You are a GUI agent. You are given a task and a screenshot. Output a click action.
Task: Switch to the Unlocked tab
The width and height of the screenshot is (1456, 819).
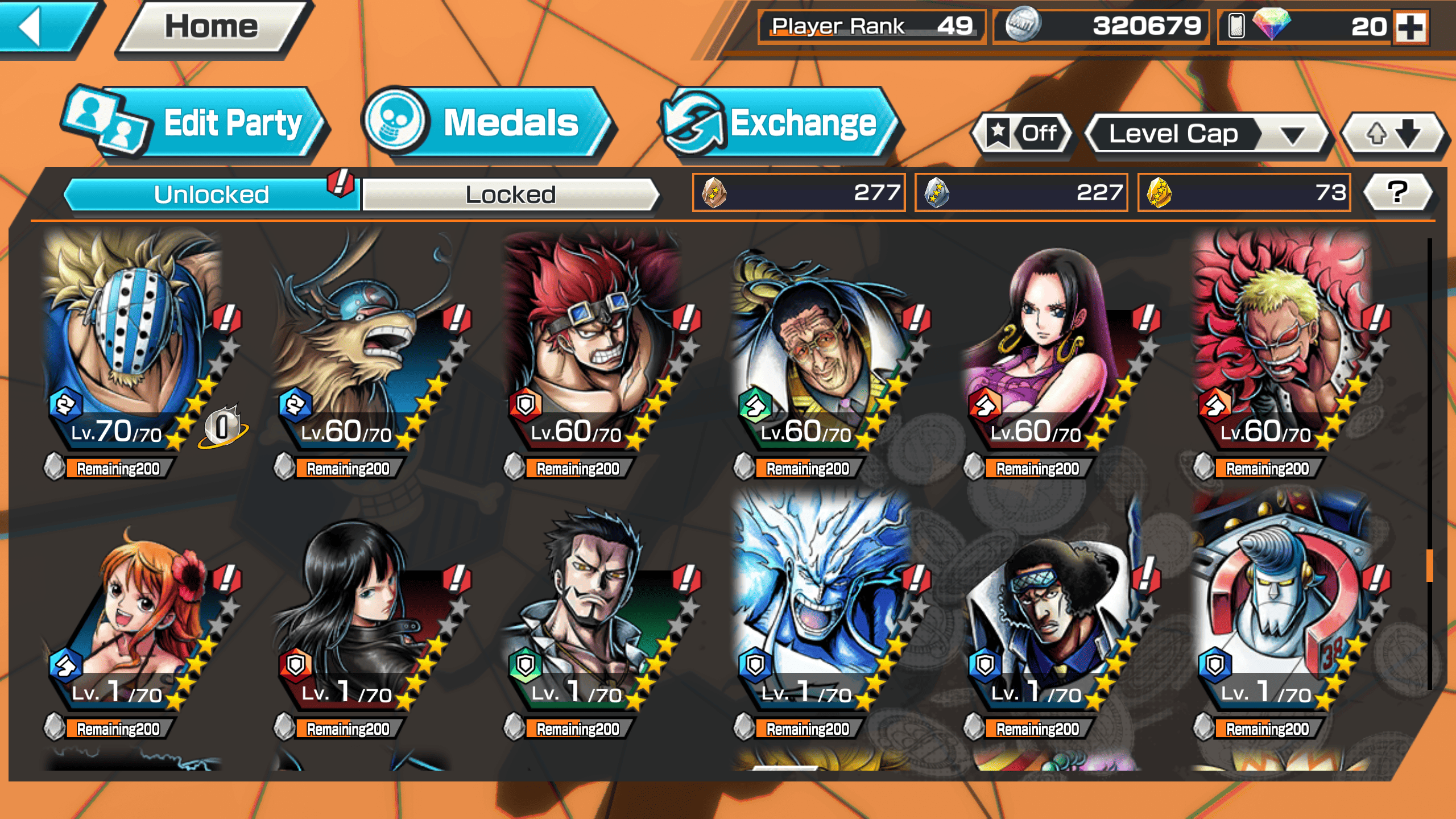click(x=212, y=195)
